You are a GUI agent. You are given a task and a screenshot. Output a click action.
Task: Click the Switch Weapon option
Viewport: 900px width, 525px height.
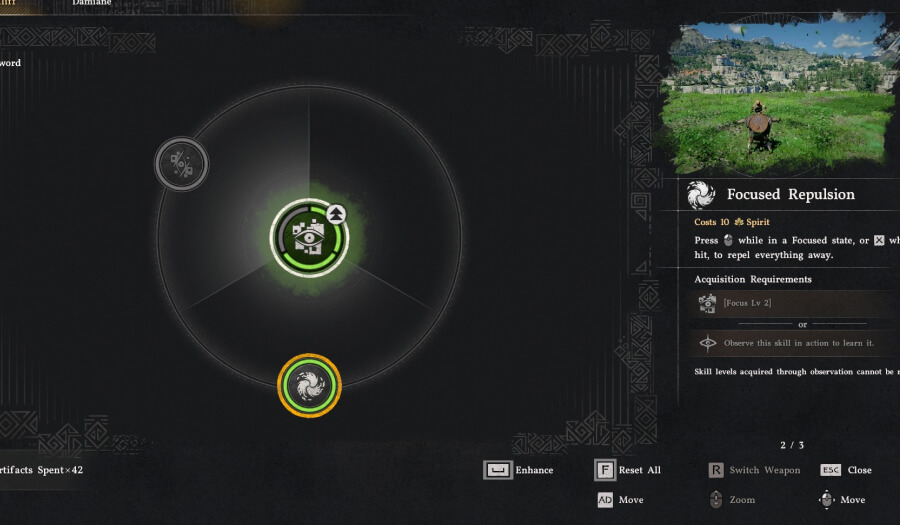point(755,470)
